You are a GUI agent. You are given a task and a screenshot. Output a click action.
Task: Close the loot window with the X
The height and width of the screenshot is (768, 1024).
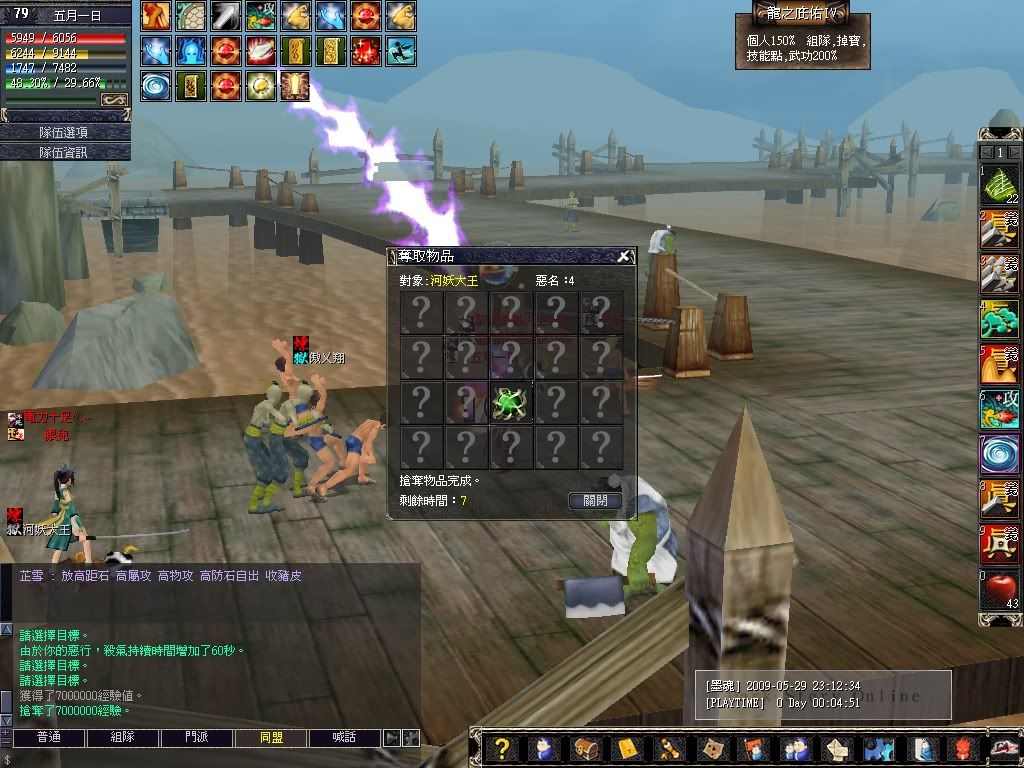tap(624, 256)
